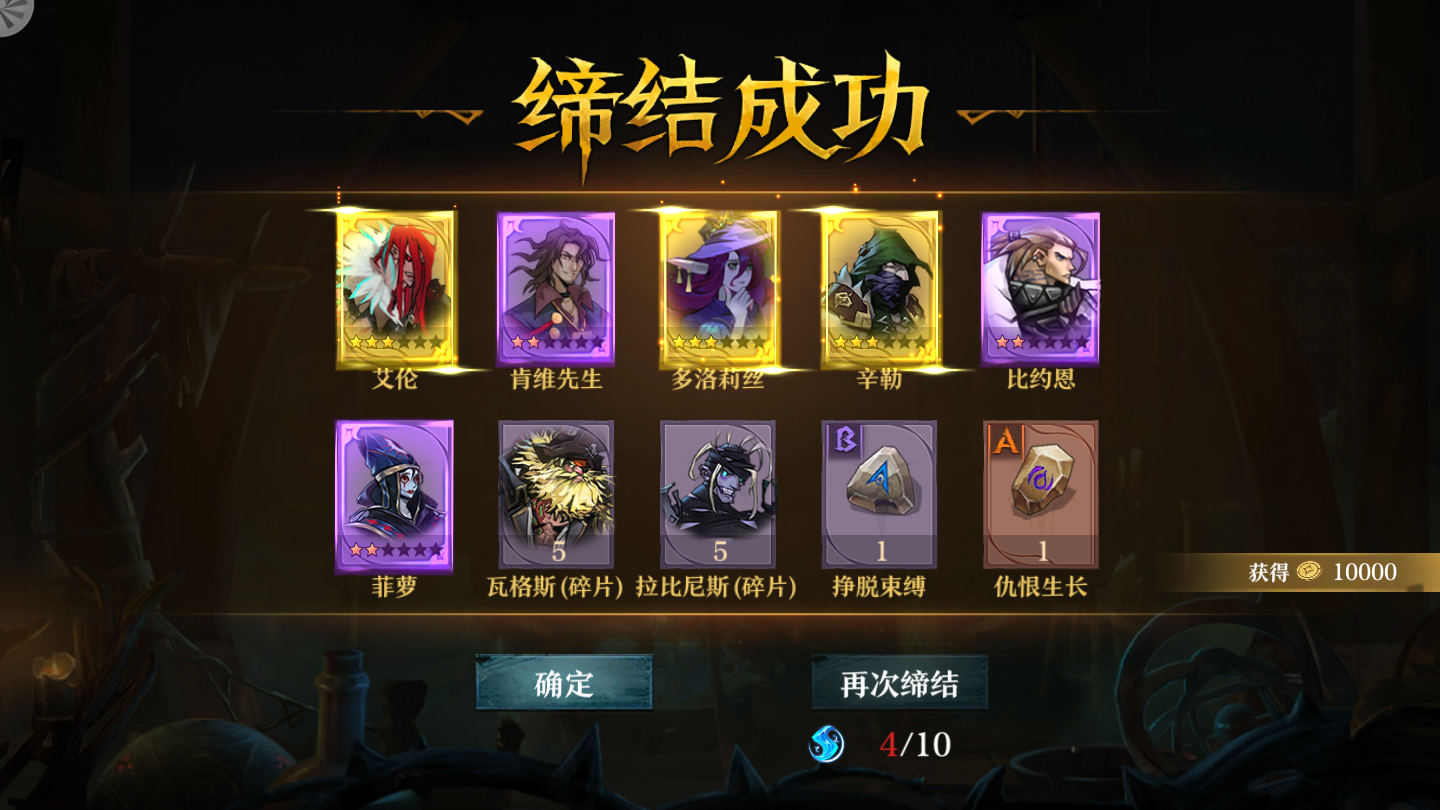Click the 瓦格斯 fragment shard icon
Image resolution: width=1440 pixels, height=810 pixels.
555,495
